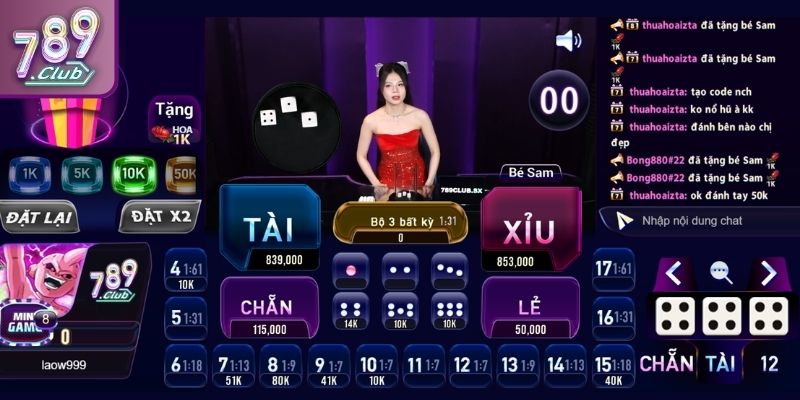Toggle the sound speaker icon
This screenshot has width=800, height=400.
(568, 41)
